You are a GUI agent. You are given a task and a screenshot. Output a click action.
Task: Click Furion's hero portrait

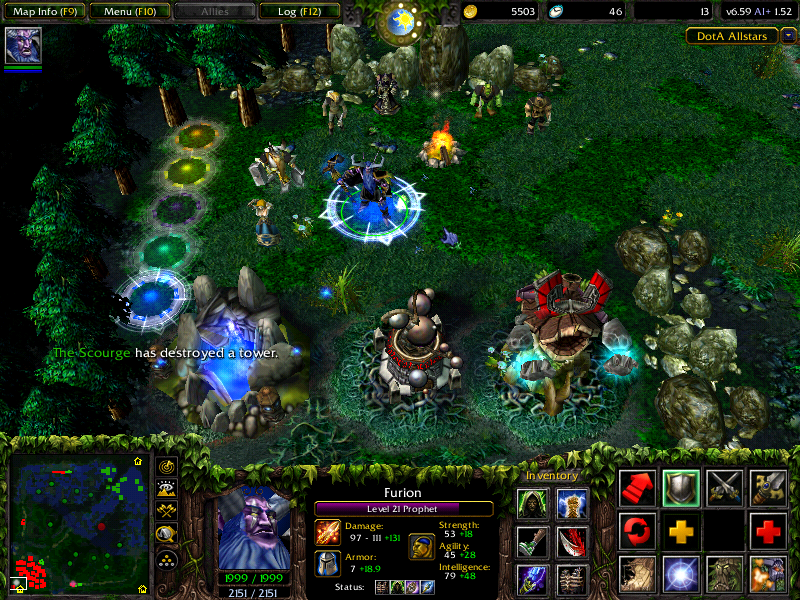coord(253,529)
